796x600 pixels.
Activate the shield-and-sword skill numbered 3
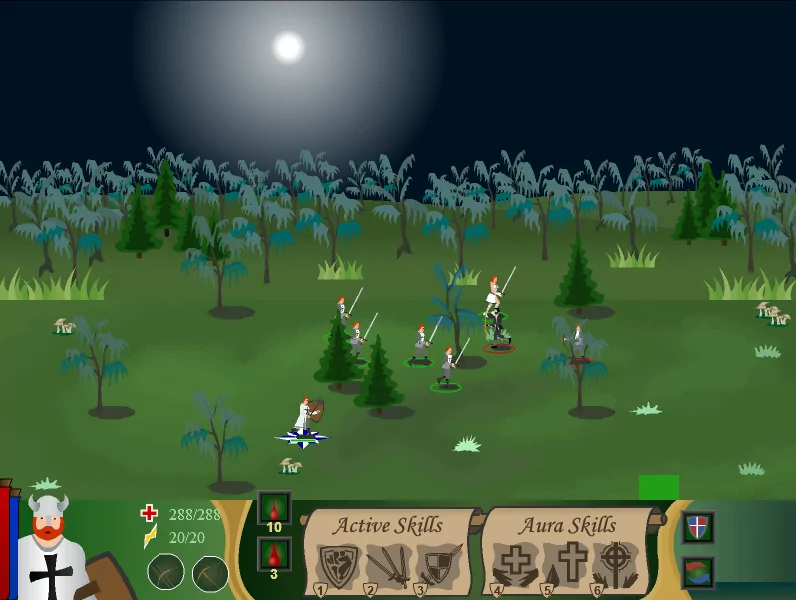point(438,565)
